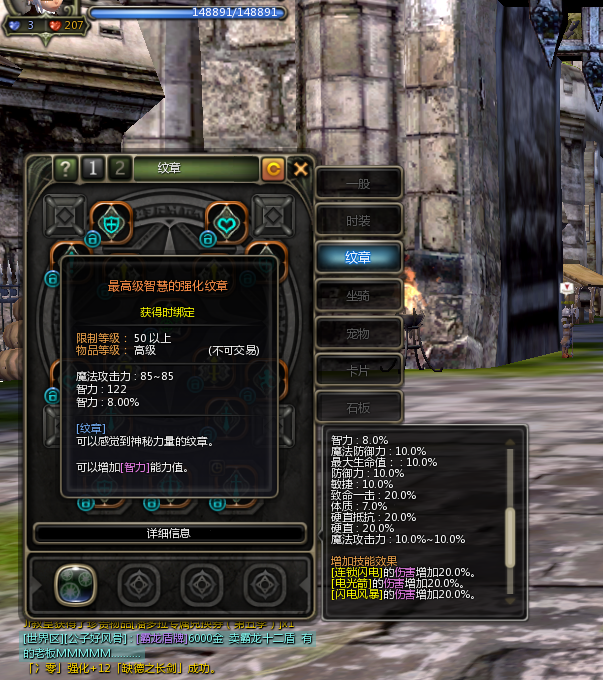
Task: Open the 一般 general tab
Action: pyautogui.click(x=358, y=184)
